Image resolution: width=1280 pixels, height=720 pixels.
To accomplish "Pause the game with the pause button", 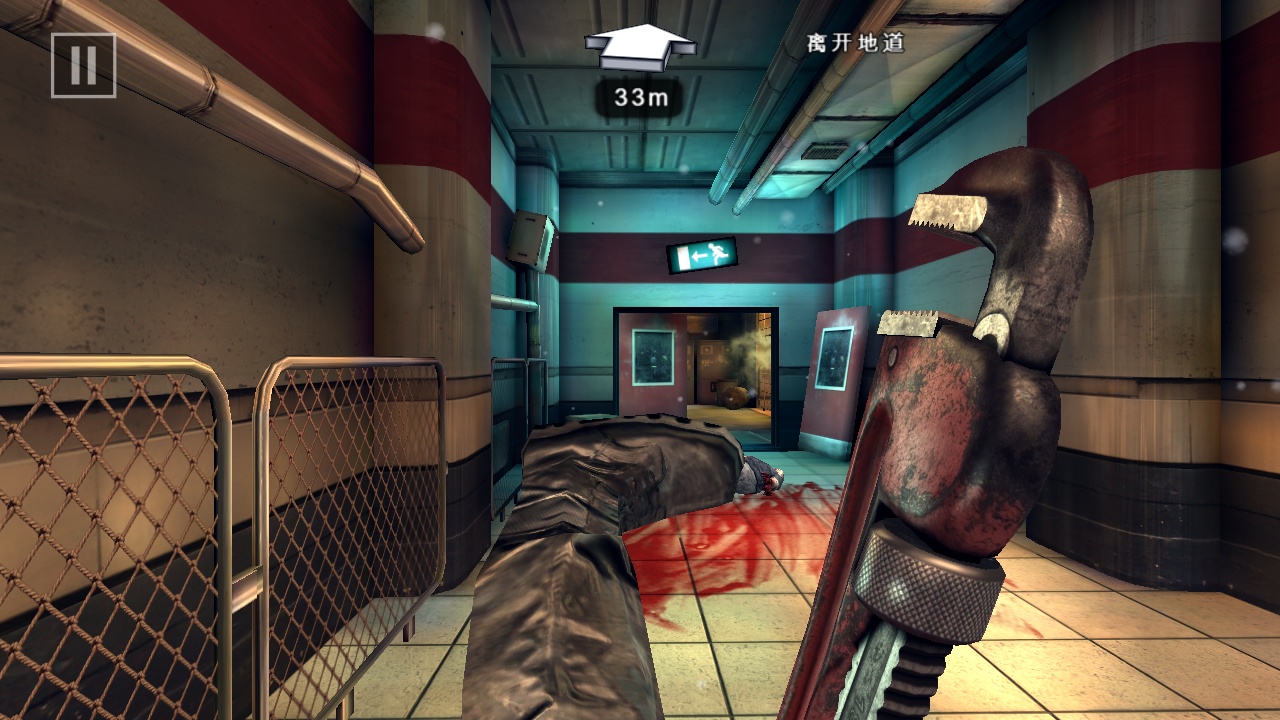I will point(84,66).
